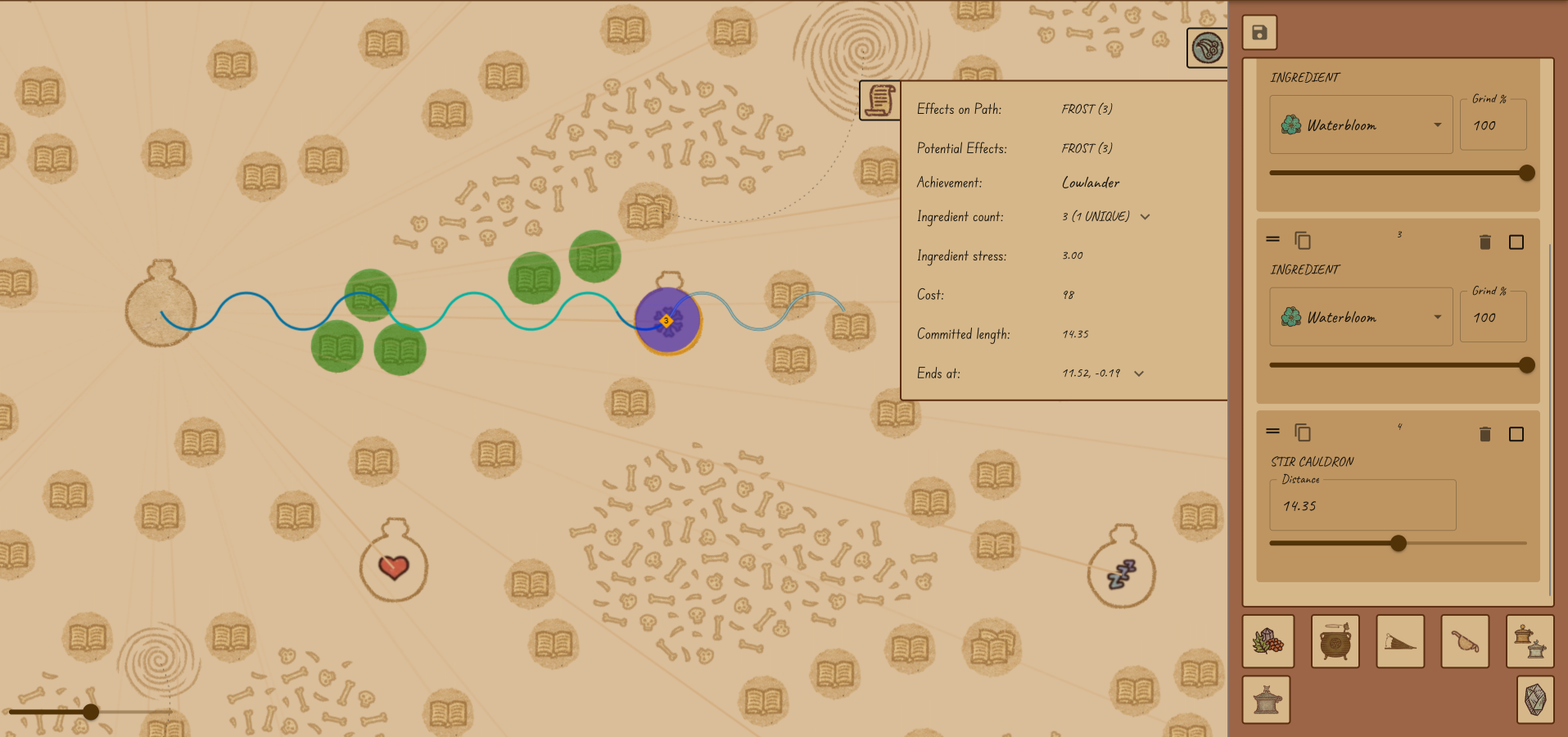Click the two salt grinders button
The image size is (1568, 737).
pos(1530,641)
